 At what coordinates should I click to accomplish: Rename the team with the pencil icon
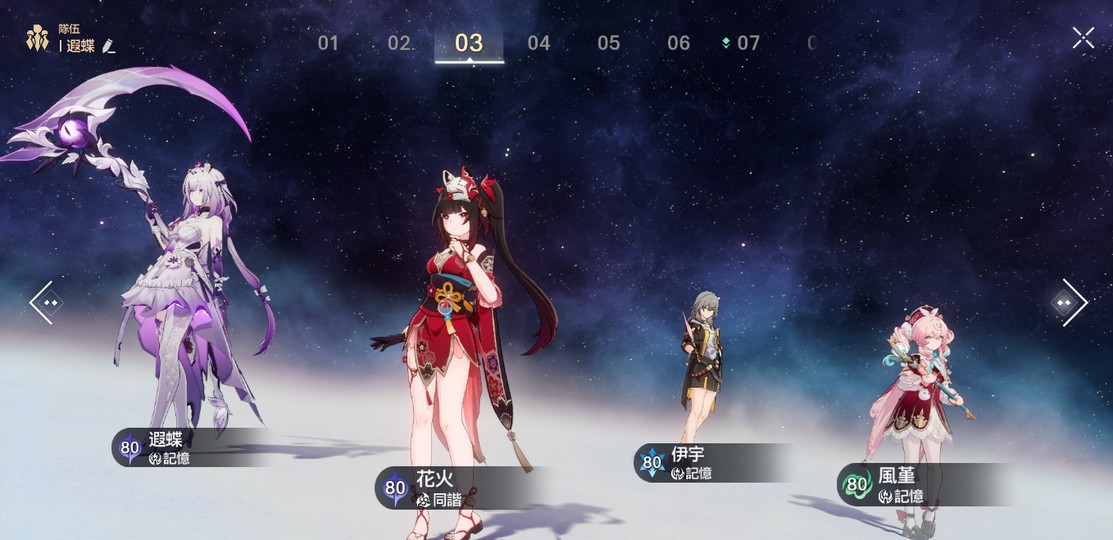[x=108, y=46]
